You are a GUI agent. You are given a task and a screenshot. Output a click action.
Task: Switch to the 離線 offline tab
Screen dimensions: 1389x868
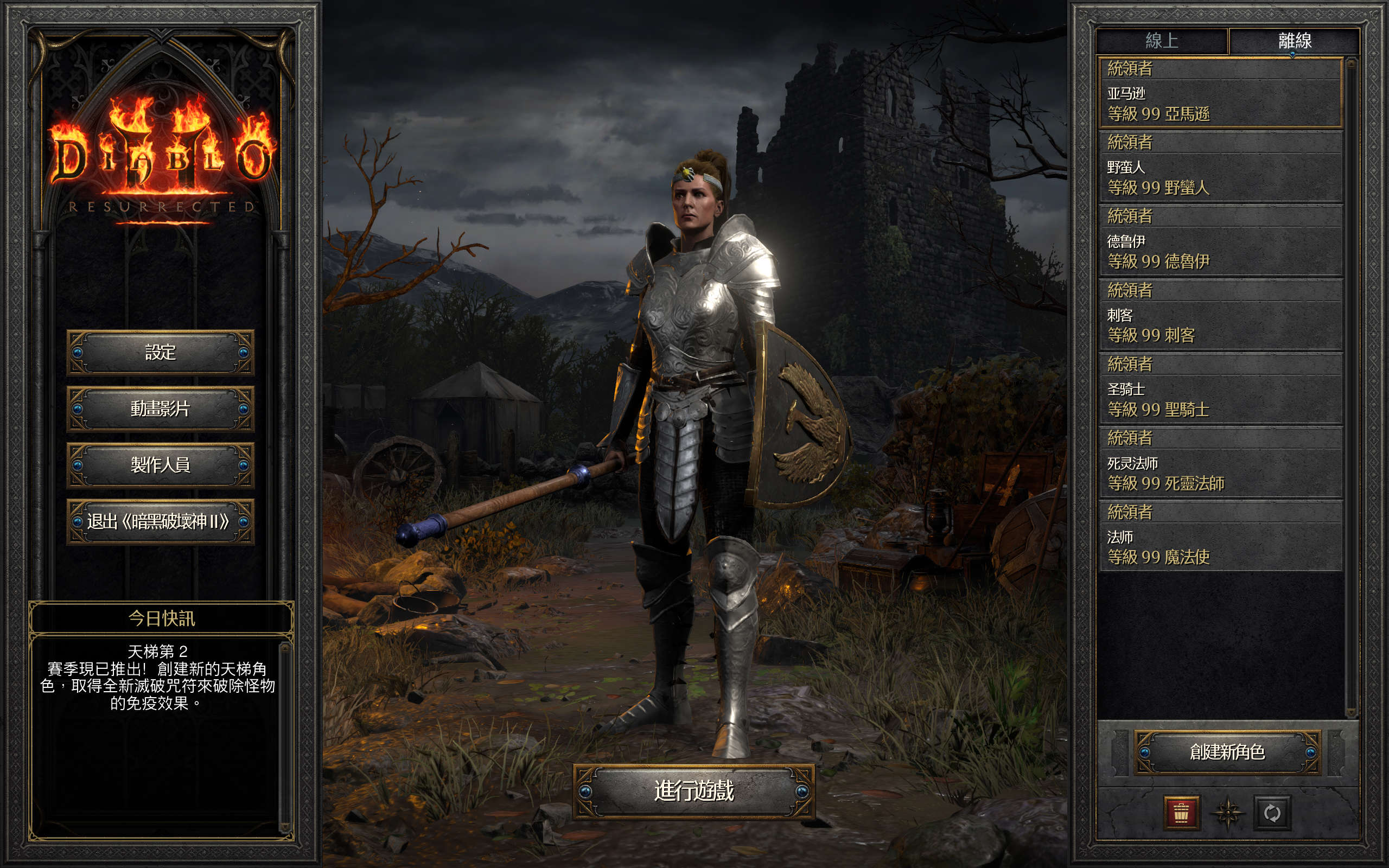(x=1294, y=41)
